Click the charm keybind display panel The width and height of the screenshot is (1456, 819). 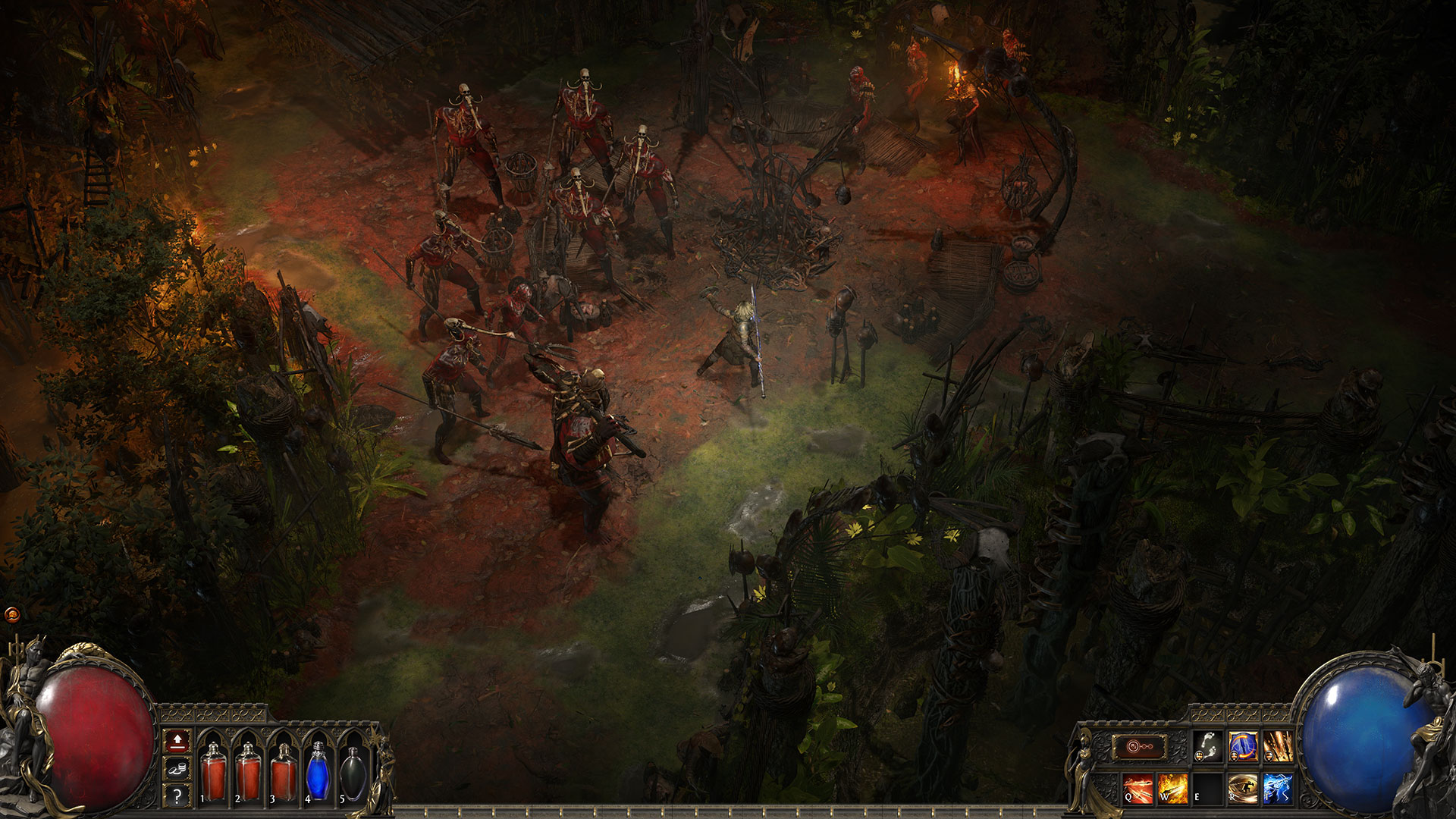[1140, 747]
